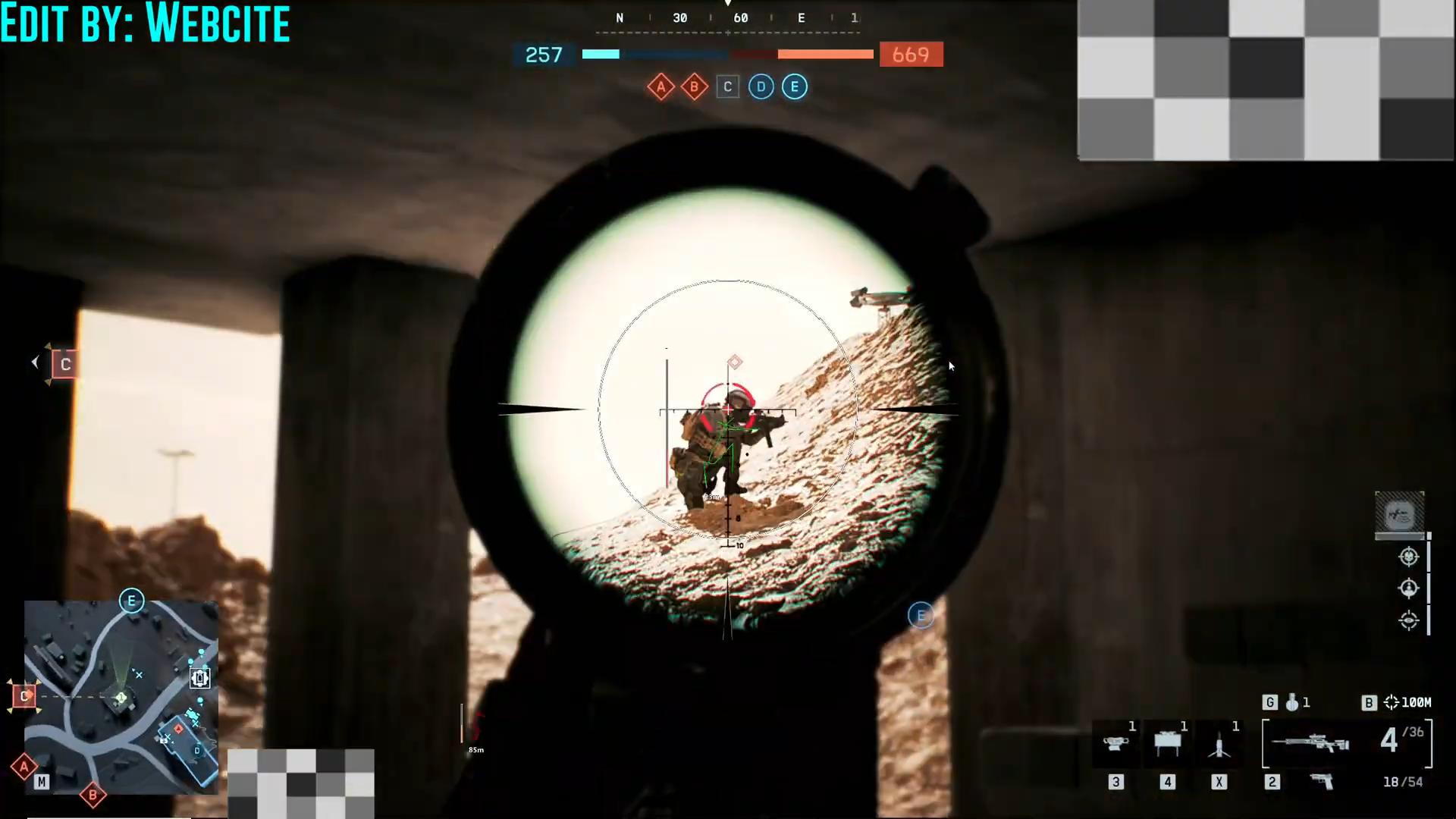Click the E marker above the minimap
Screen dimensions: 1456x819
pos(131,601)
